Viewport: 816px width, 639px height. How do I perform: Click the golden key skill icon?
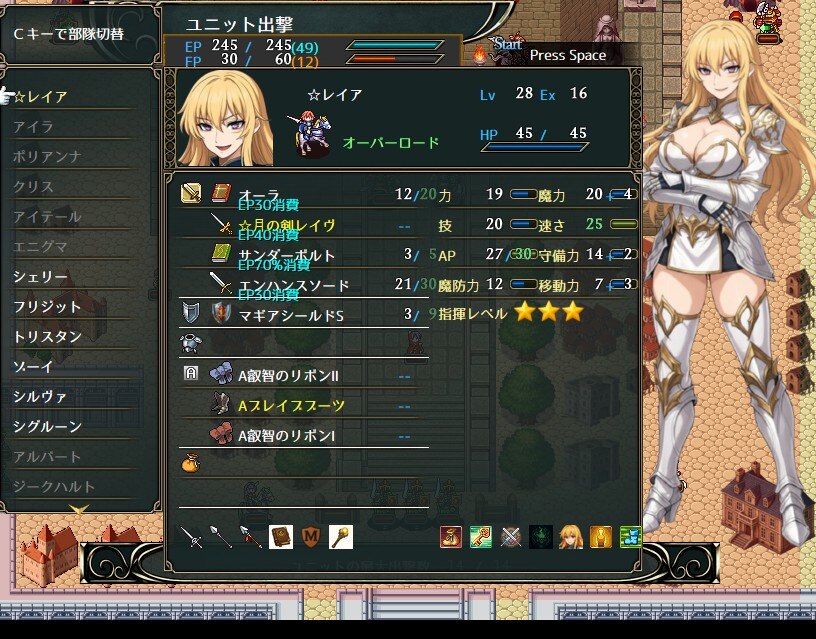481,537
